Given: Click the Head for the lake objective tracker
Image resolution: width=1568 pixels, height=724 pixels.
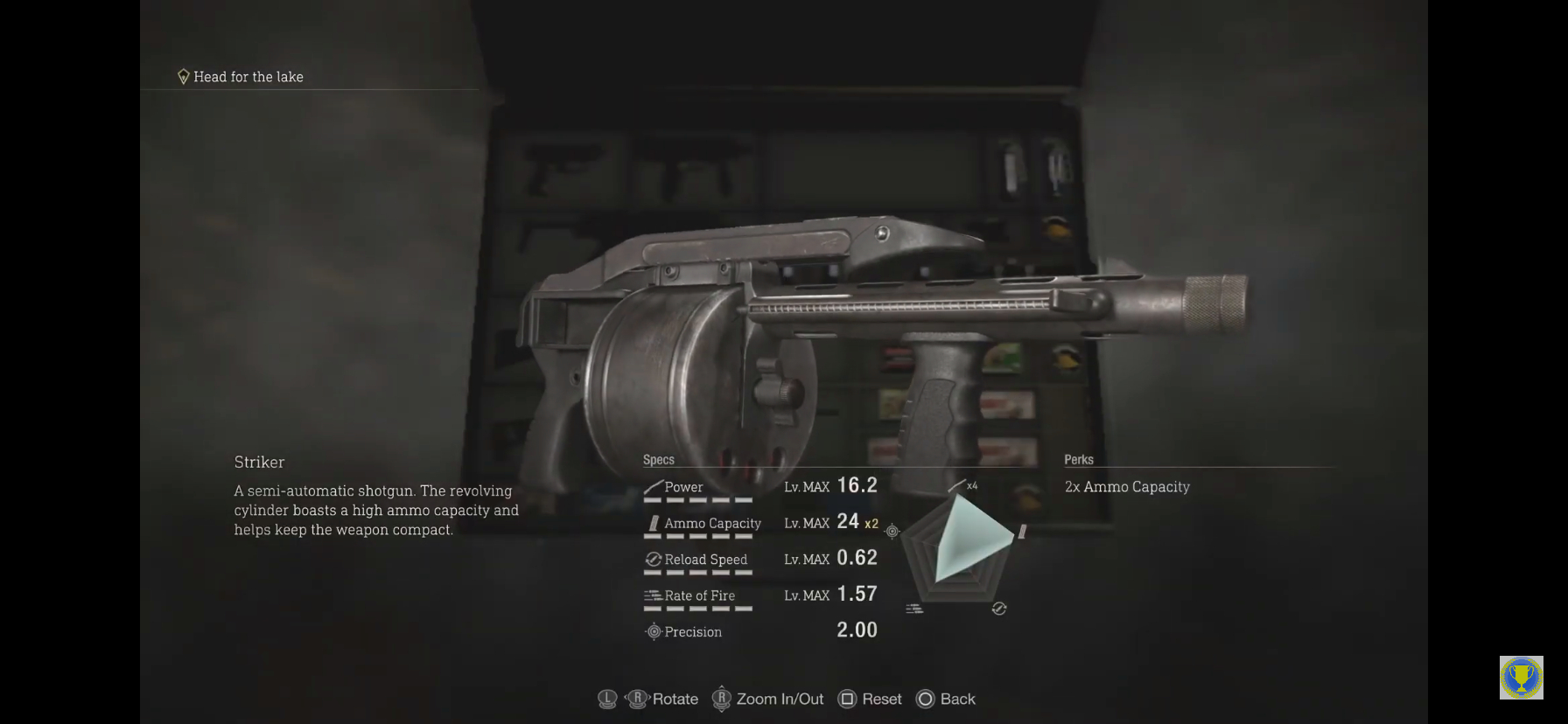Looking at the screenshot, I should (x=241, y=77).
